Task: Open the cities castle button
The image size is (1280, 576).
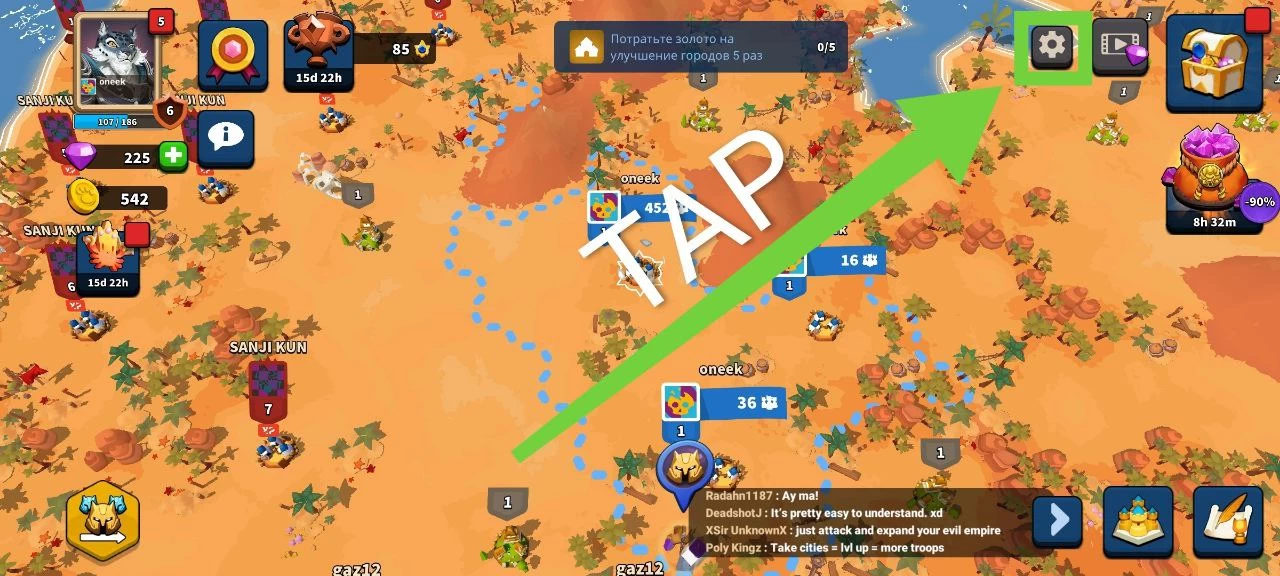Action: [1138, 522]
